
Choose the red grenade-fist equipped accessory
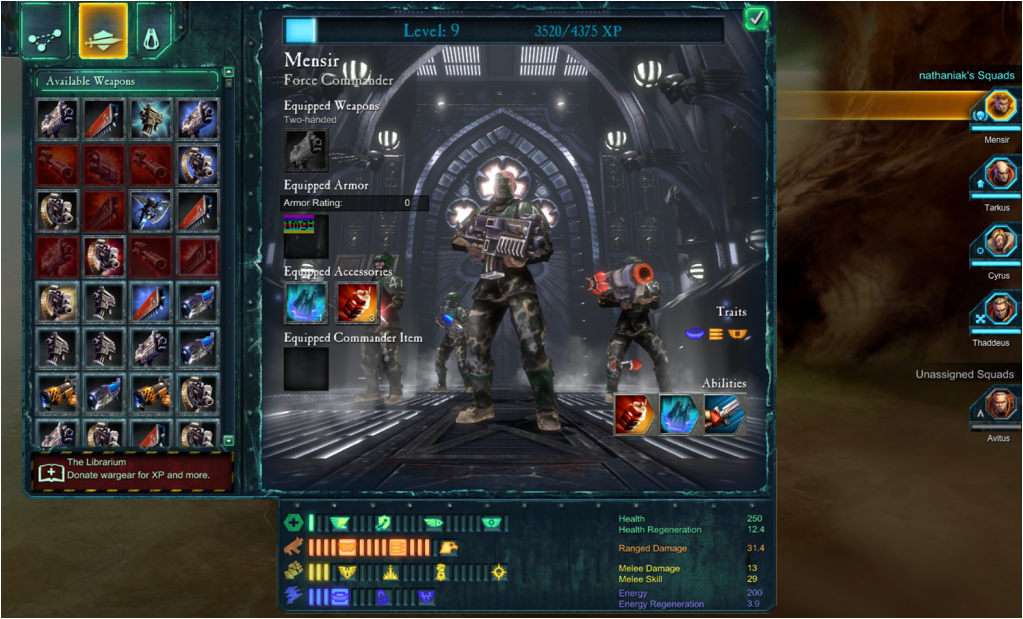pyautogui.click(x=355, y=302)
